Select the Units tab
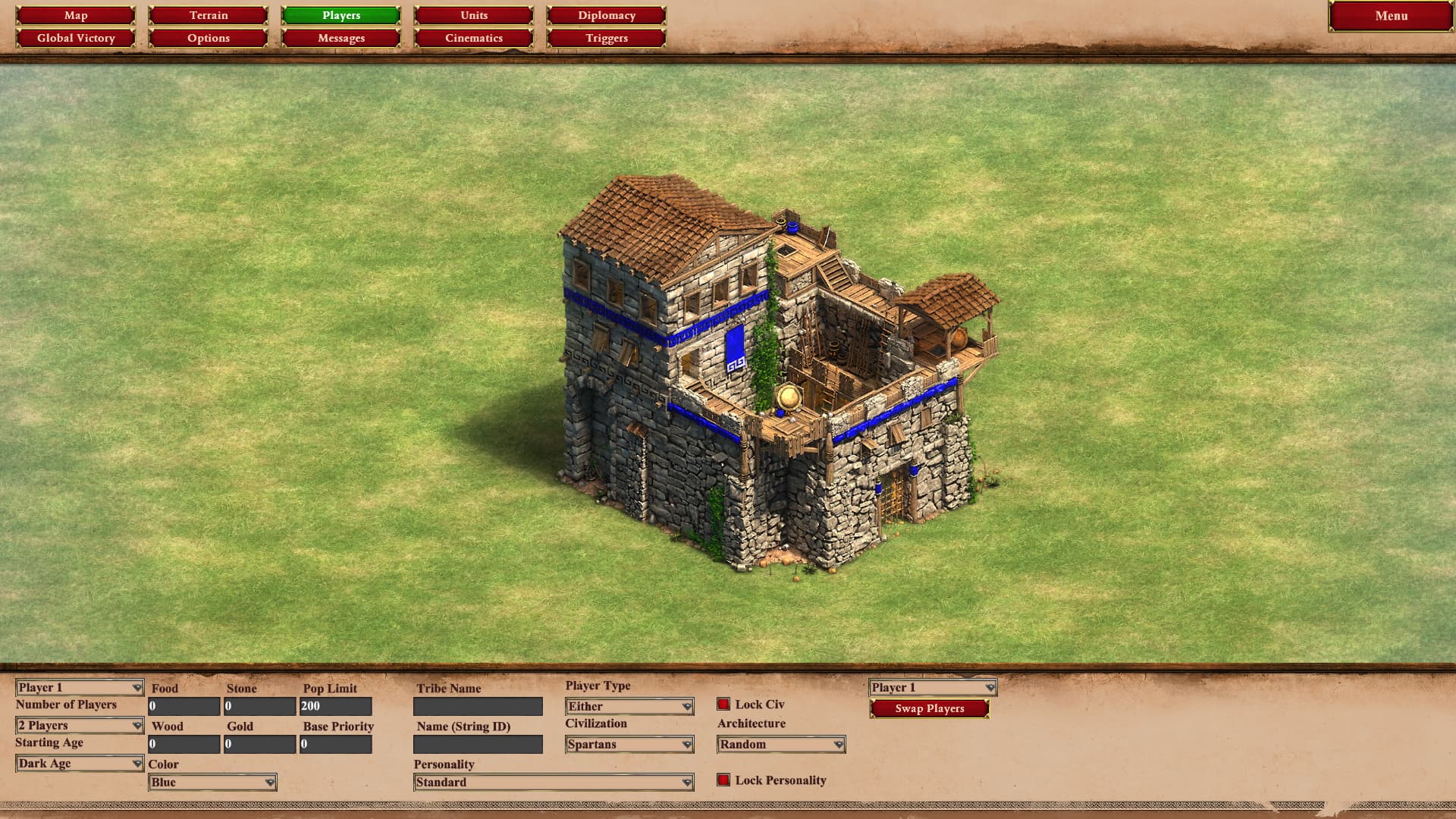Image resolution: width=1456 pixels, height=819 pixels. pyautogui.click(x=474, y=15)
